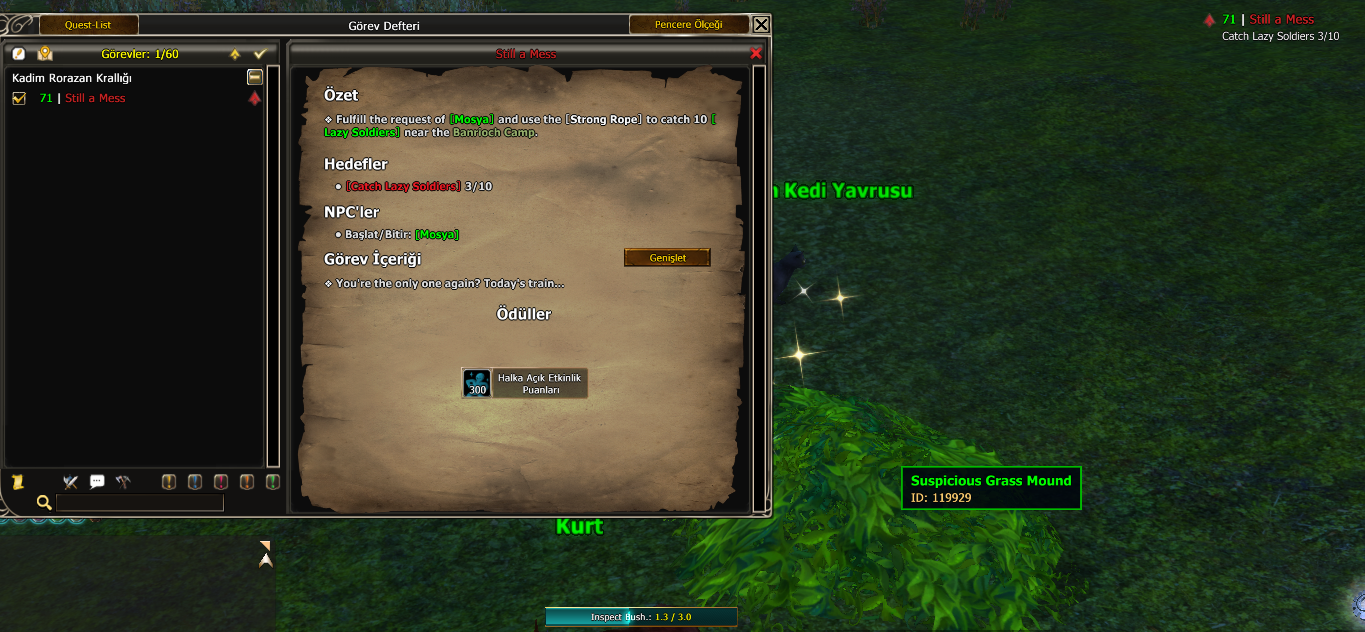Toggle tracking checkbox for Still a Mess
This screenshot has width=1365, height=632.
(19, 98)
